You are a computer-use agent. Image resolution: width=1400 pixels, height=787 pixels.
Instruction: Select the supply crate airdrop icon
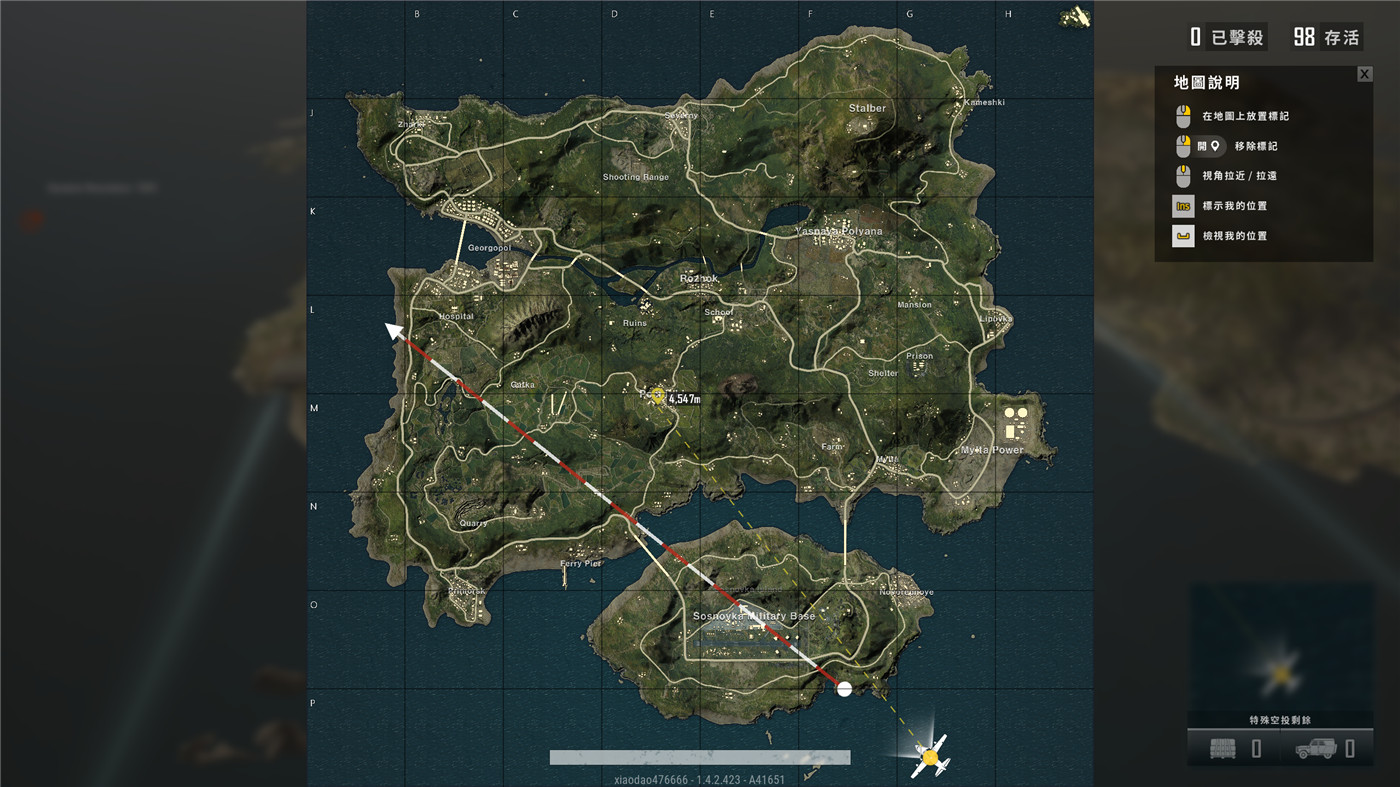click(1222, 748)
